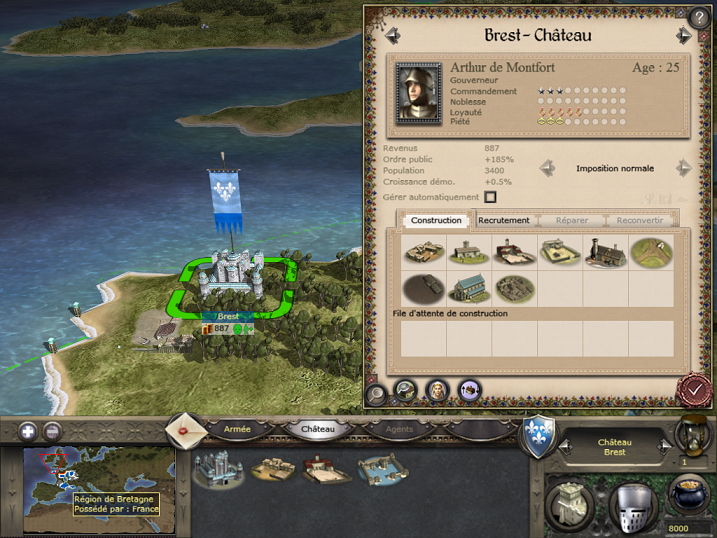Lower the tax level below Imposition normale
This screenshot has width=717, height=538.
(x=547, y=168)
